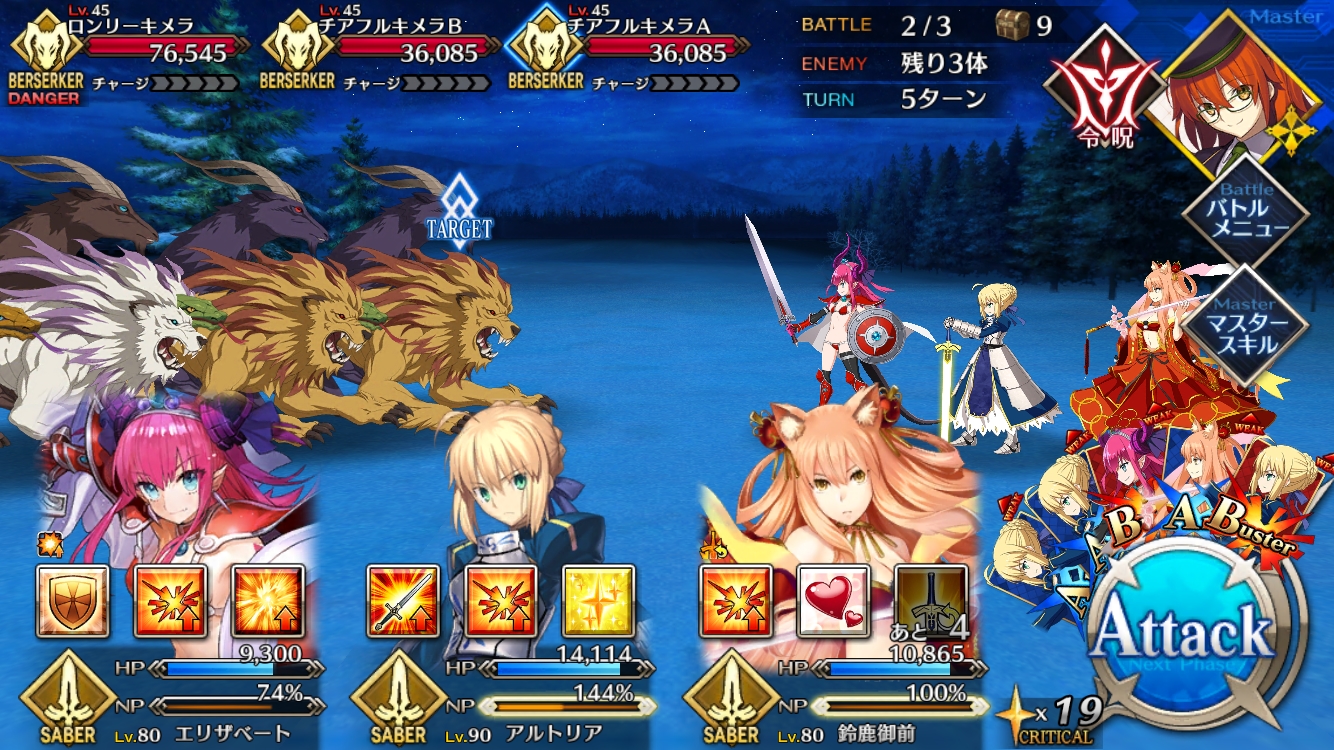
Task: Use Suzuka Gozen's orange burst skill
Action: [735, 602]
